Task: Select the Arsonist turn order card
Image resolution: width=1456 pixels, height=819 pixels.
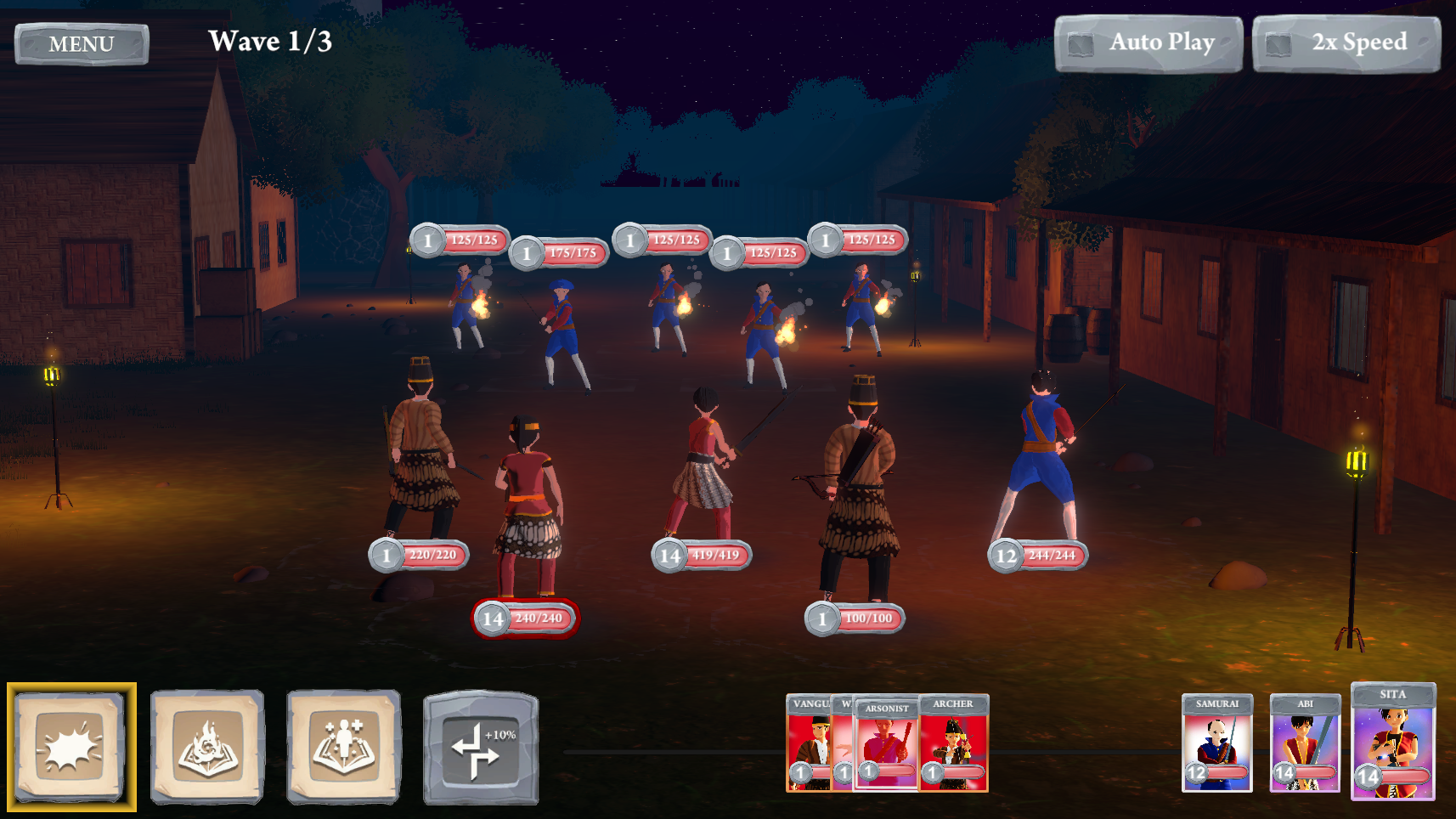Action: pyautogui.click(x=886, y=745)
